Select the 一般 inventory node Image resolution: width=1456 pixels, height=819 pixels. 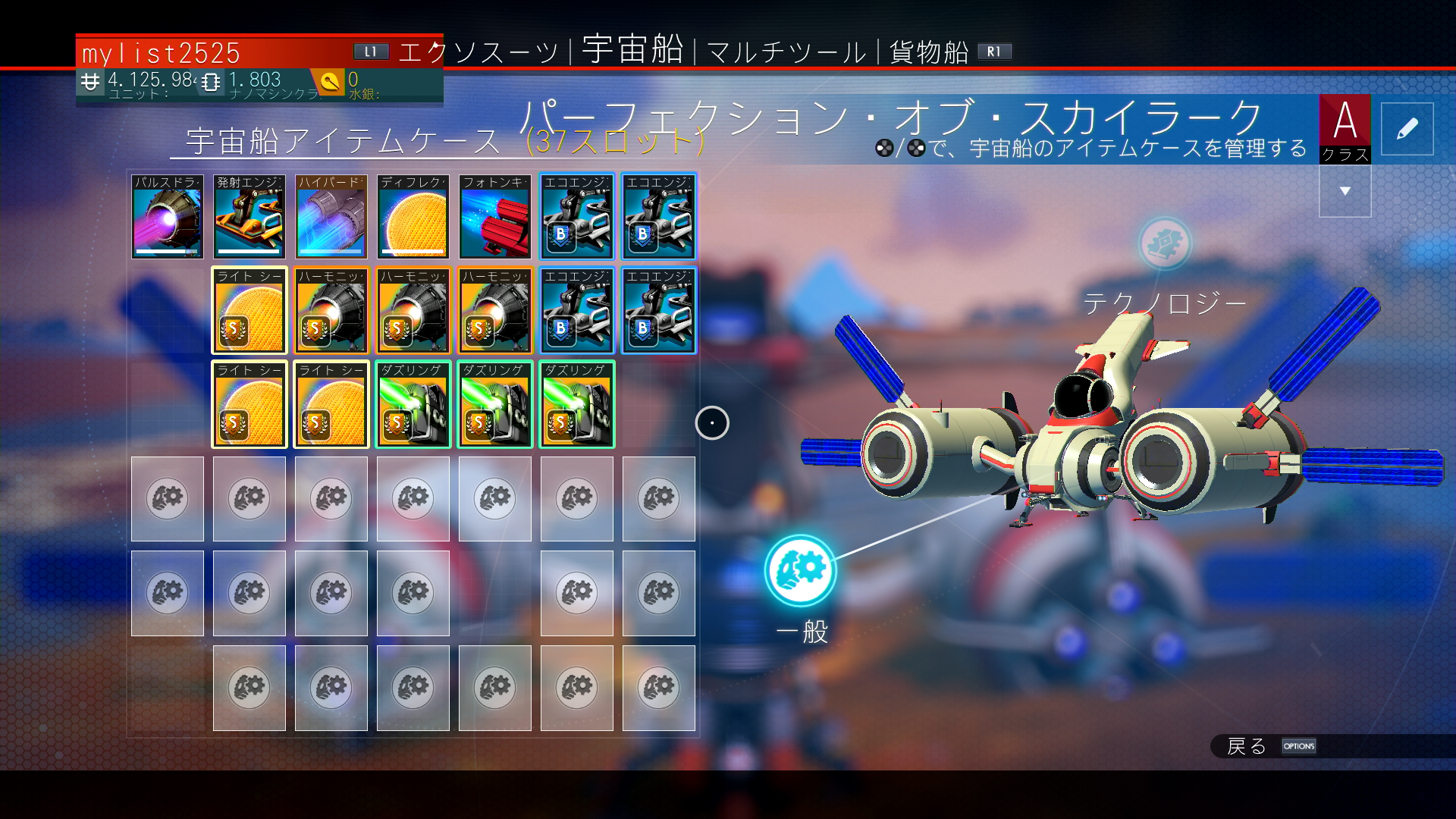click(801, 570)
